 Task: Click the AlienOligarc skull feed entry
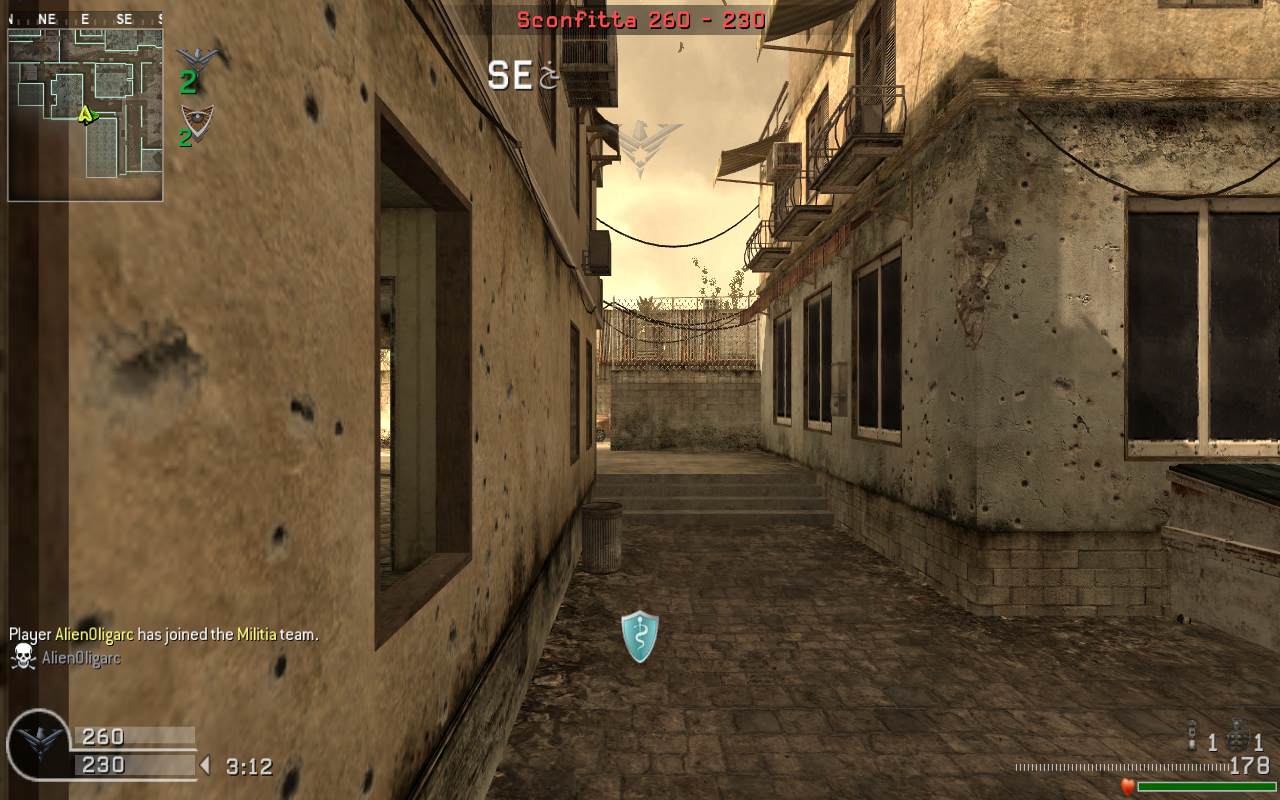coord(66,658)
